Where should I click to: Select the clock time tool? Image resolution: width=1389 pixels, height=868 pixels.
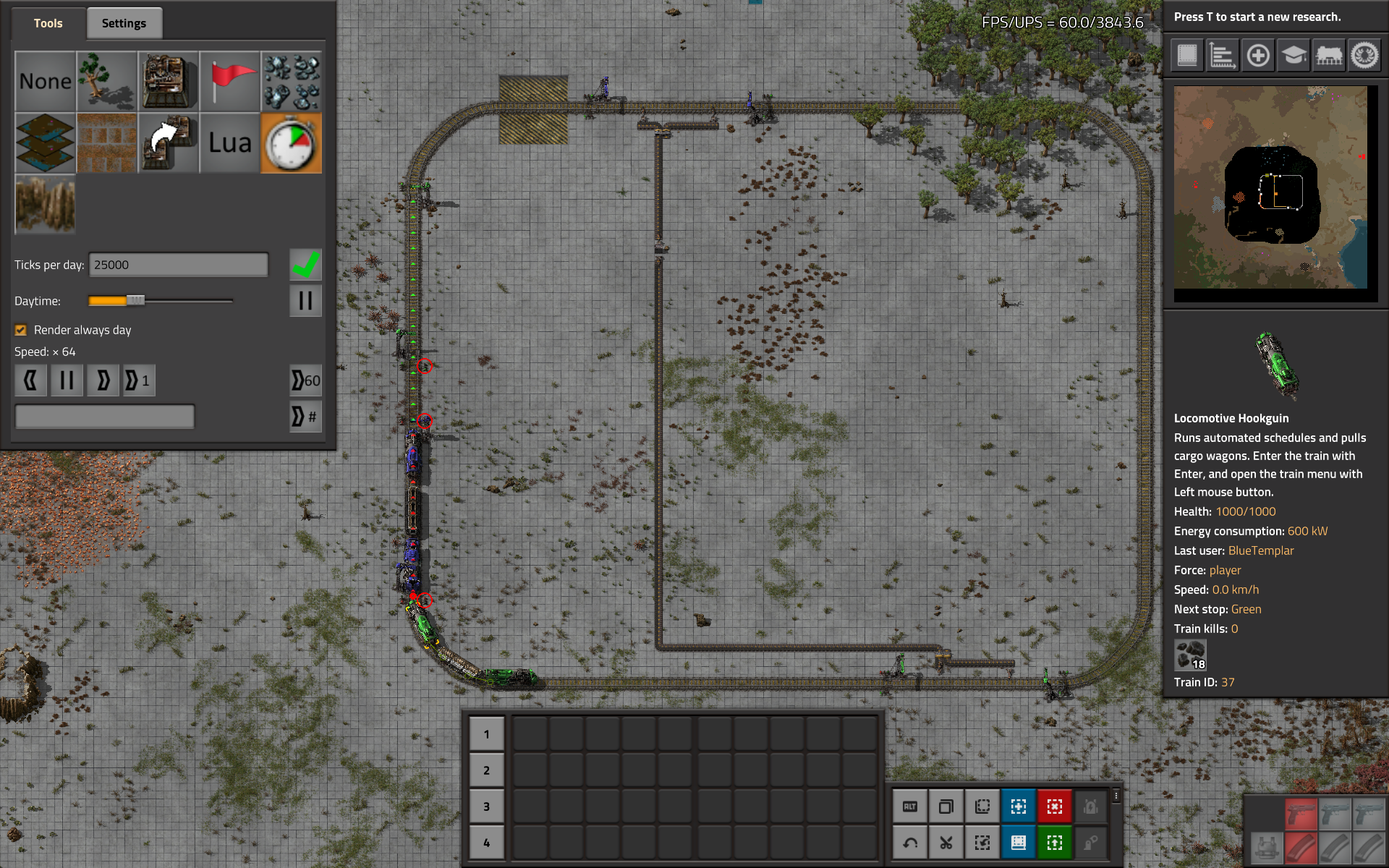click(x=291, y=142)
